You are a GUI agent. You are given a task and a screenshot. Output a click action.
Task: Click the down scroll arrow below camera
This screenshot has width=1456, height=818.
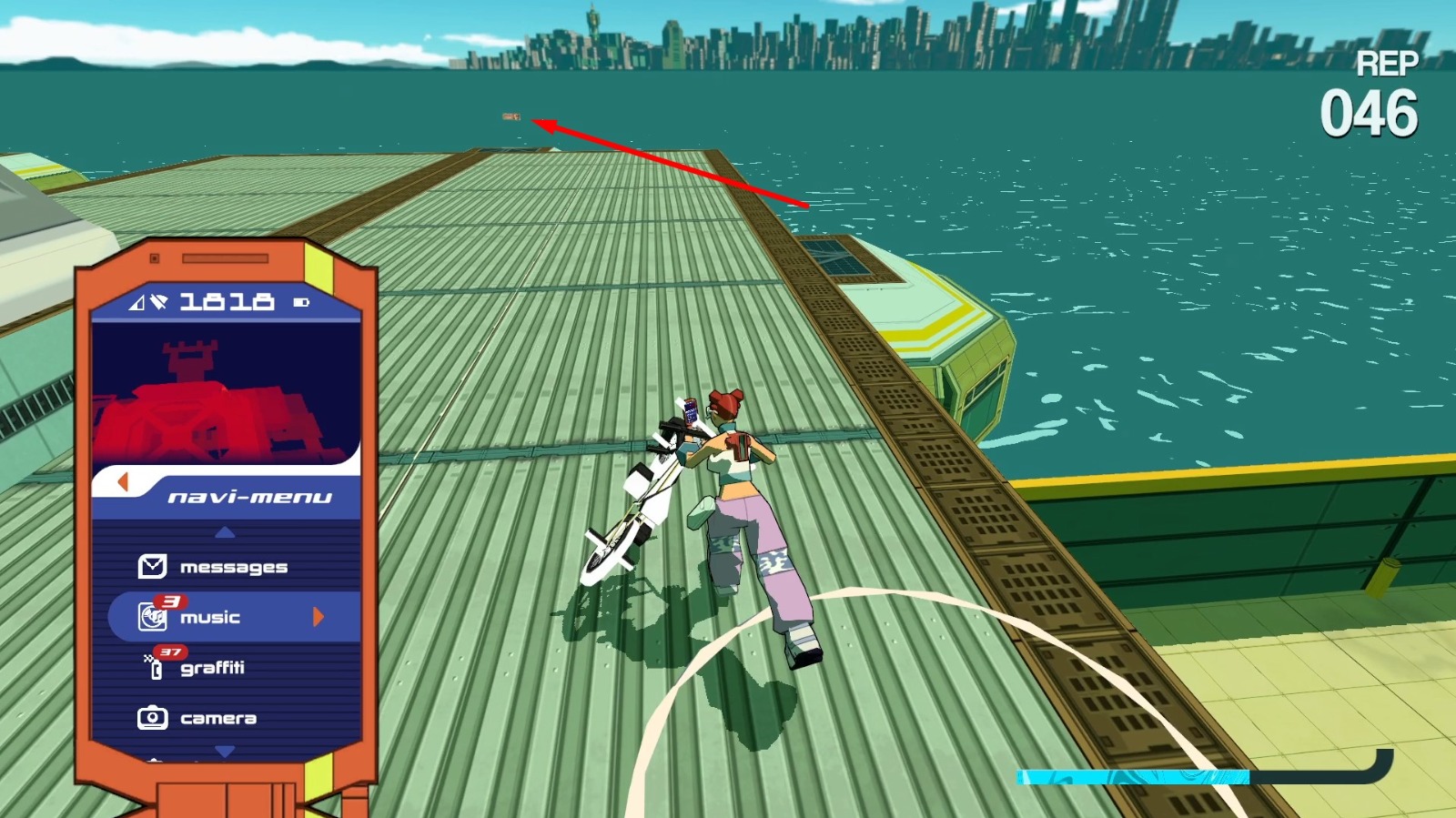tap(223, 750)
